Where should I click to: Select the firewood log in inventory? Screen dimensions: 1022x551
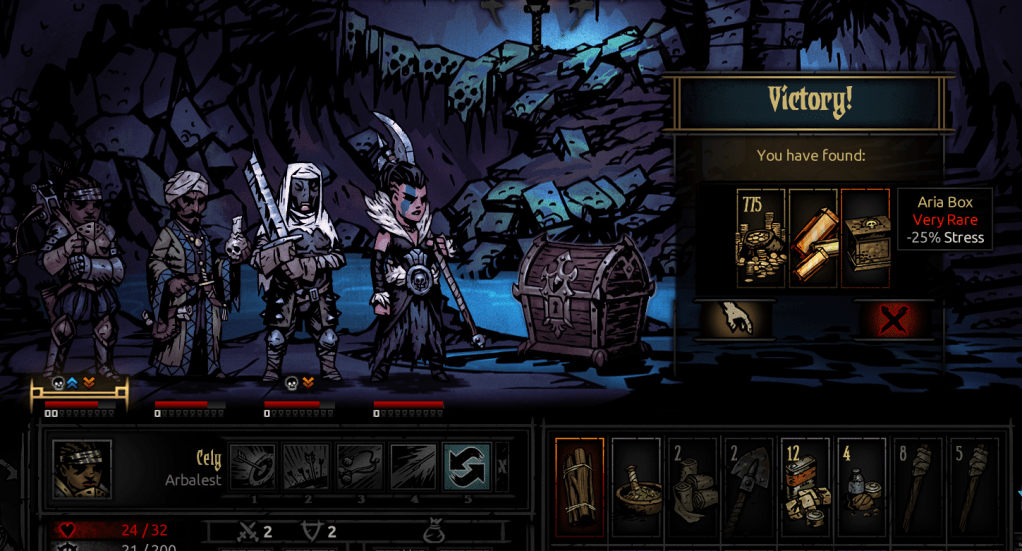point(580,485)
